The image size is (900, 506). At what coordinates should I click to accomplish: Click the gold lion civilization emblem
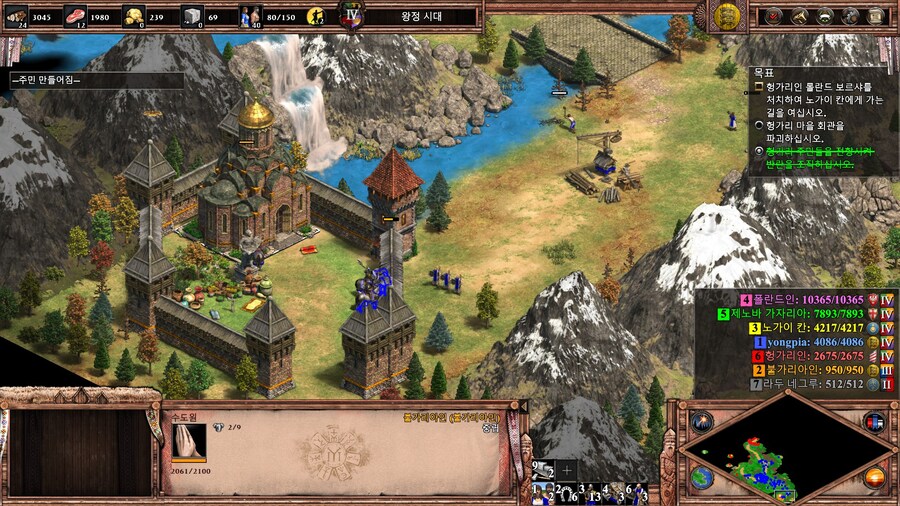(x=727, y=15)
